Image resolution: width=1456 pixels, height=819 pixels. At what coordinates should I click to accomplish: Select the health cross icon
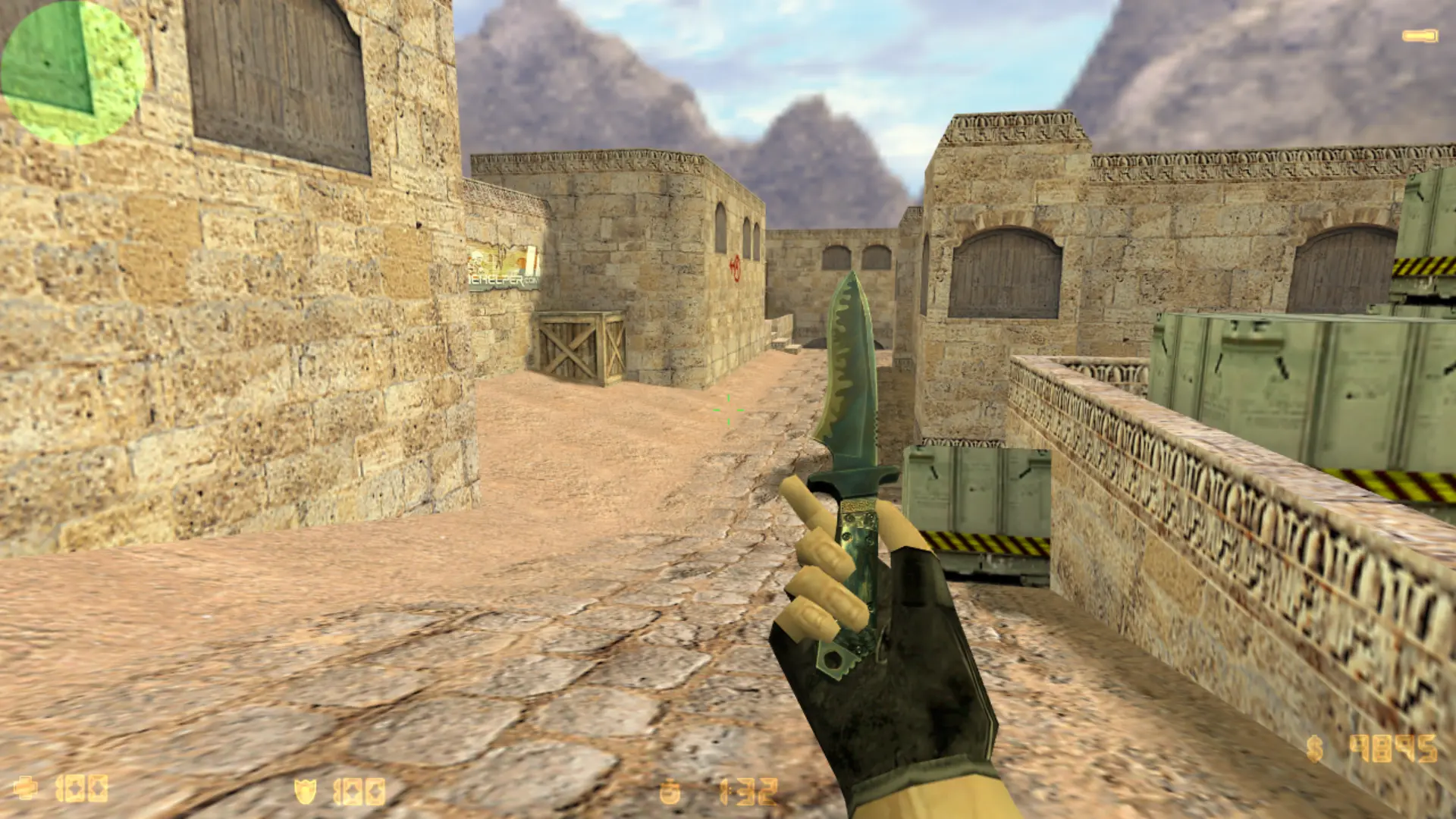pyautogui.click(x=26, y=788)
